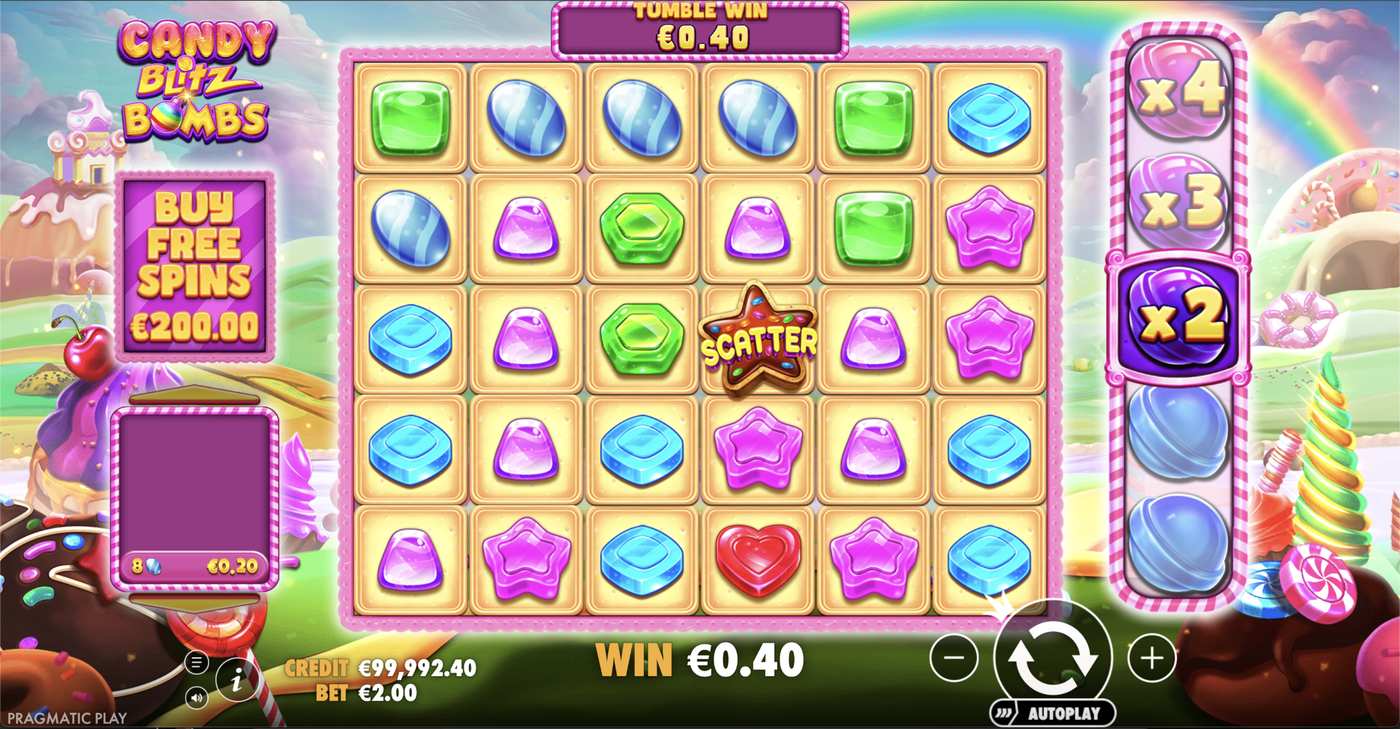Select the Scatter star symbol
The width and height of the screenshot is (1400, 729).
[x=757, y=343]
